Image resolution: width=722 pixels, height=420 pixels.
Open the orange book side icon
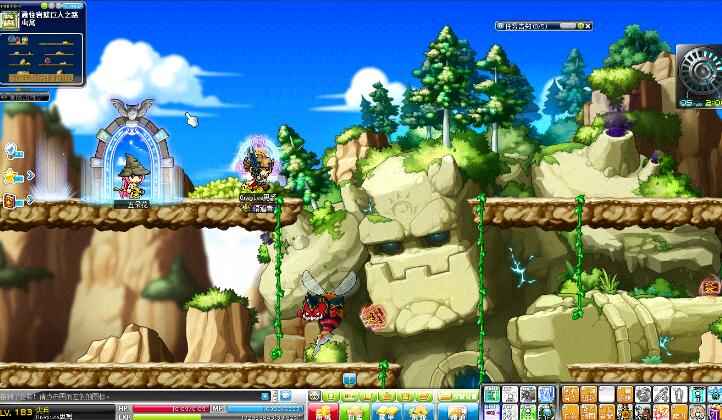pyautogui.click(x=10, y=201)
